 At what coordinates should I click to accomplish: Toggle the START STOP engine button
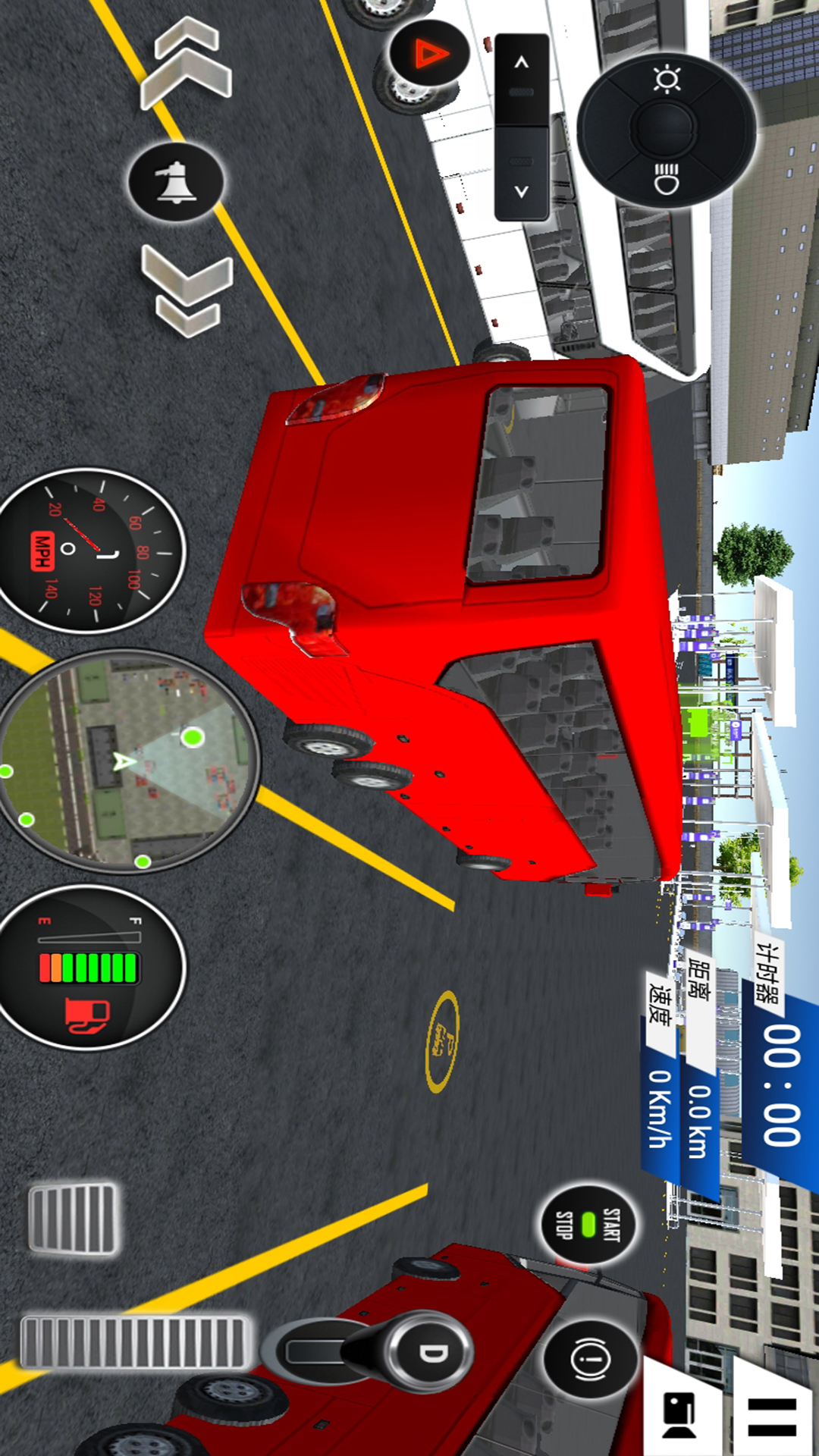click(588, 1224)
